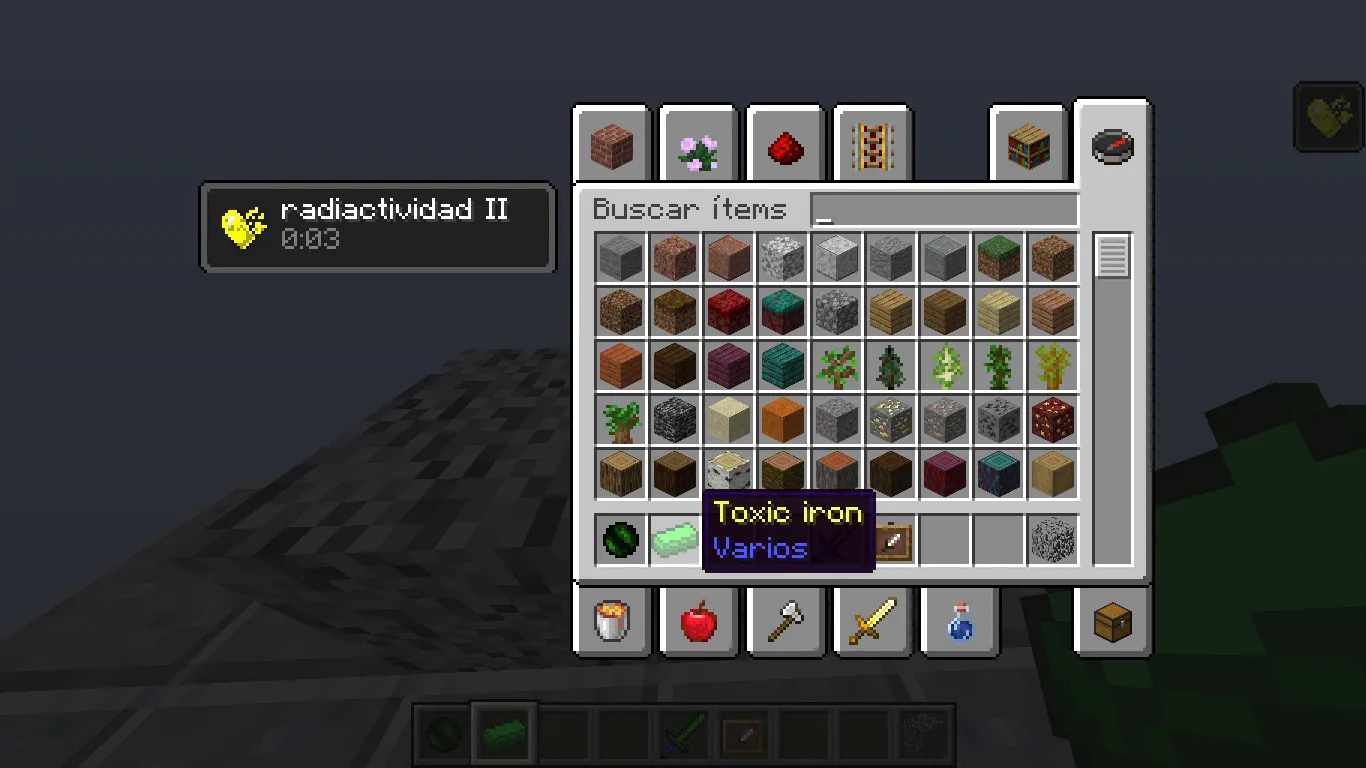Switch to the Building Blocks brick tab
This screenshot has width=1366, height=768.
pyautogui.click(x=611, y=146)
